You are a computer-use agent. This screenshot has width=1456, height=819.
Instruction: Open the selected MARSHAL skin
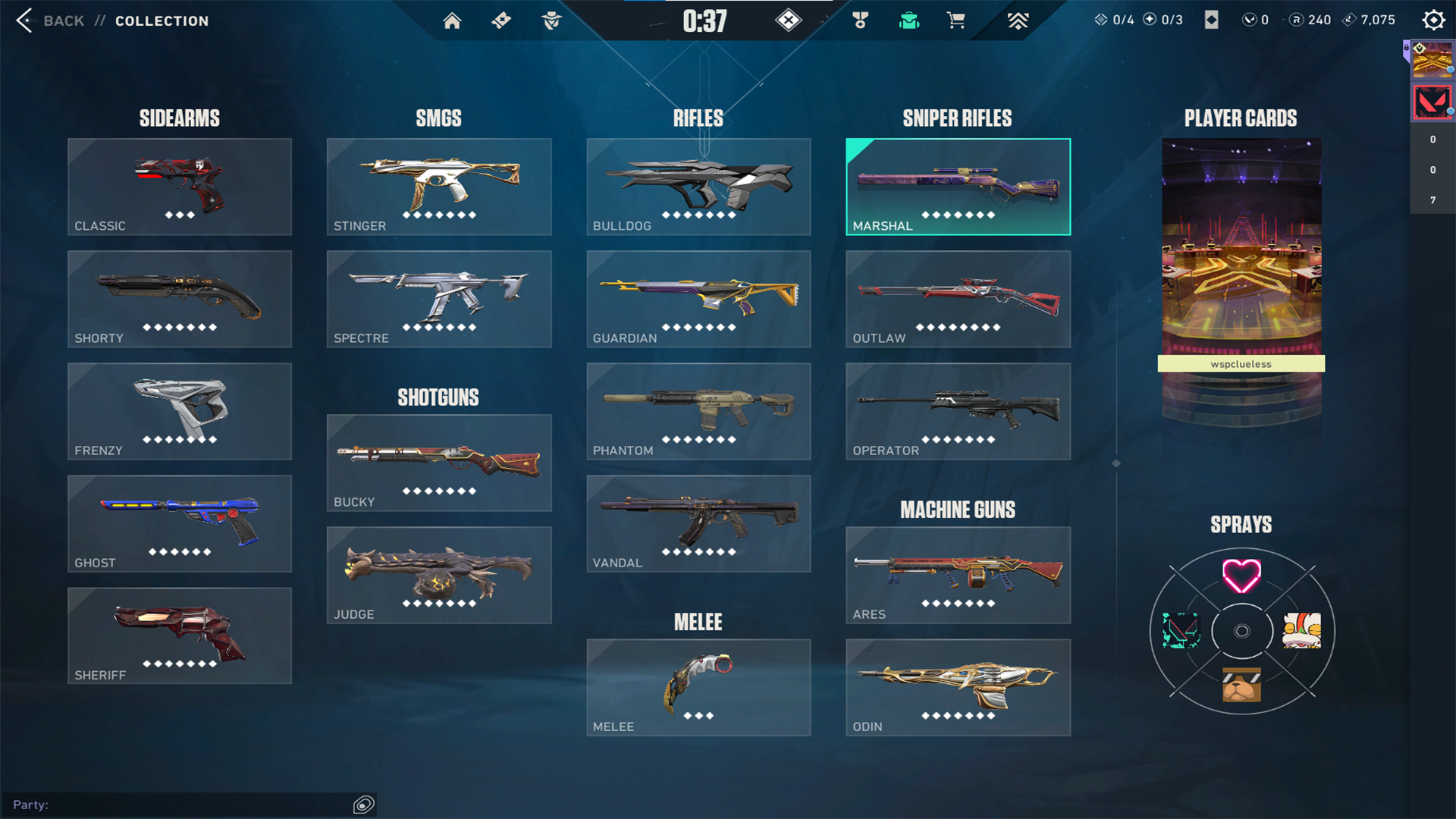point(957,186)
